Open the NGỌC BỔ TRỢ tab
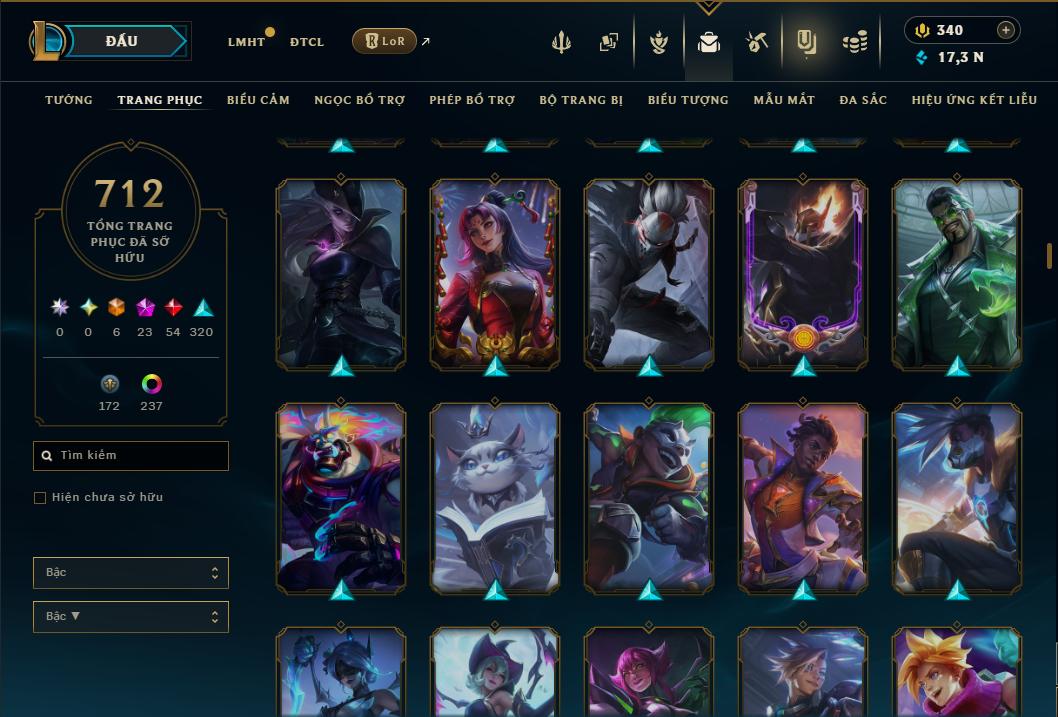 coord(359,100)
